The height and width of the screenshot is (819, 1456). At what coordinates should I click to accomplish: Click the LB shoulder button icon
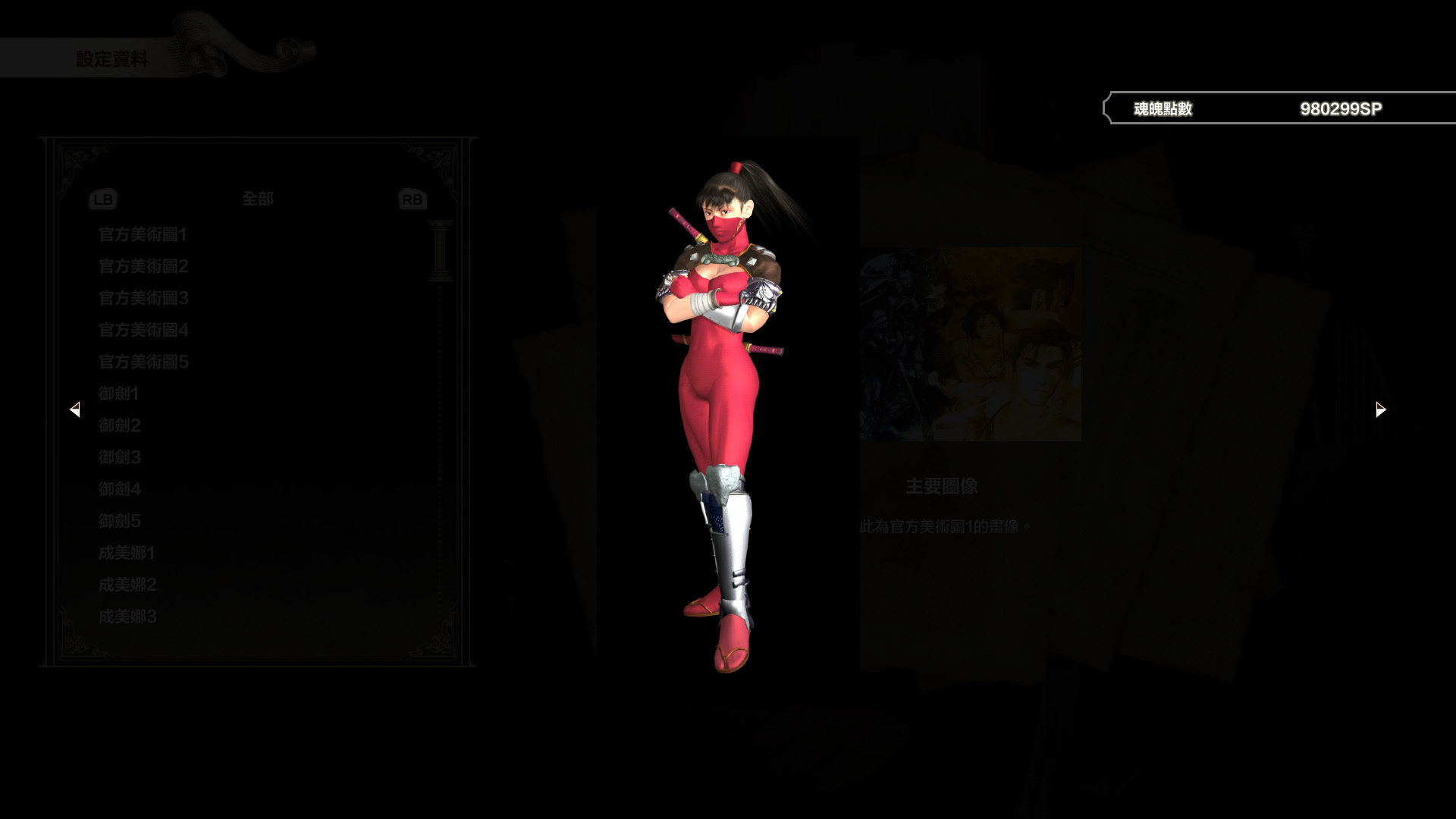[x=103, y=199]
